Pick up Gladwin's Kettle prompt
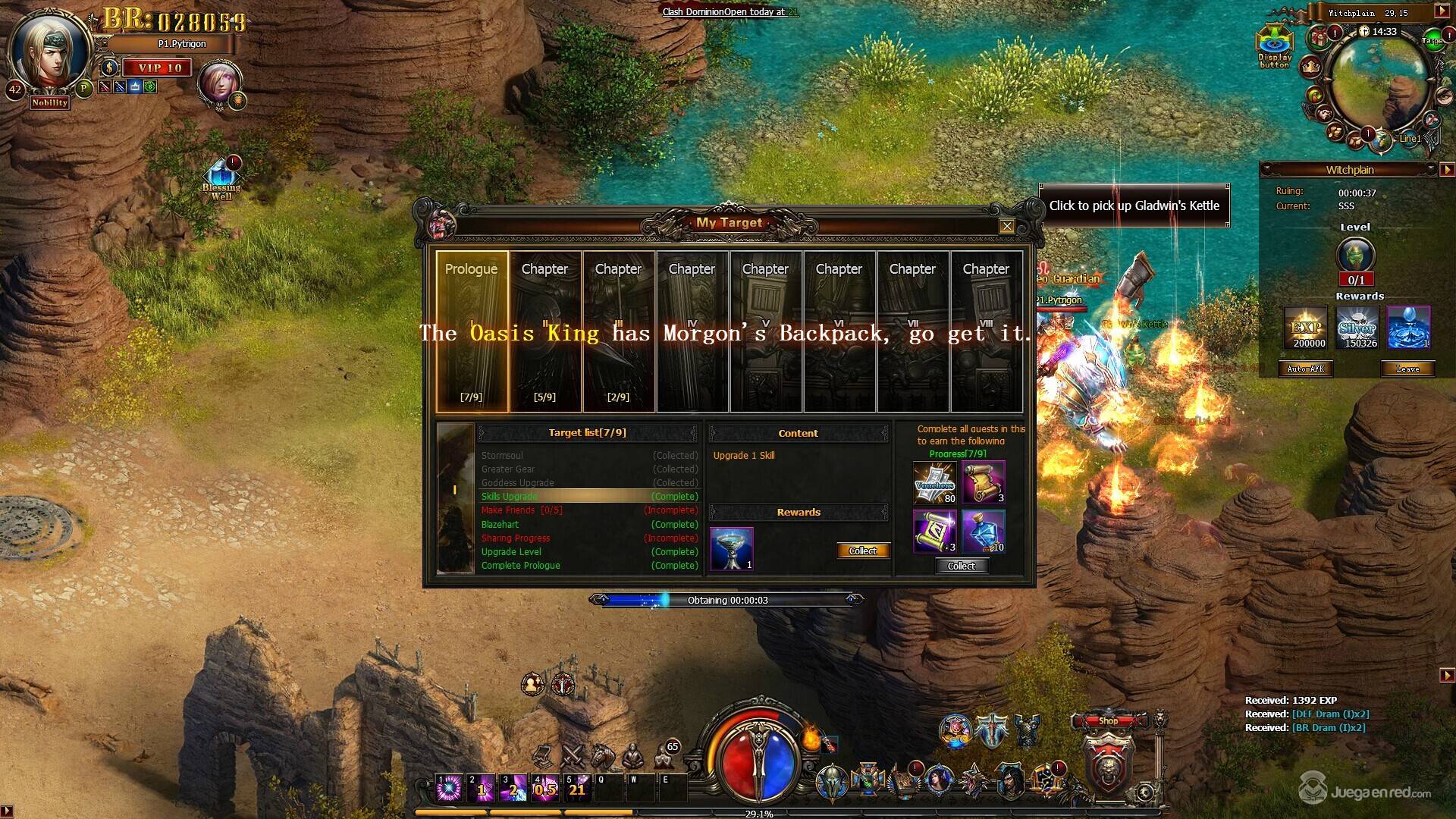The height and width of the screenshot is (819, 1456). tap(1134, 206)
